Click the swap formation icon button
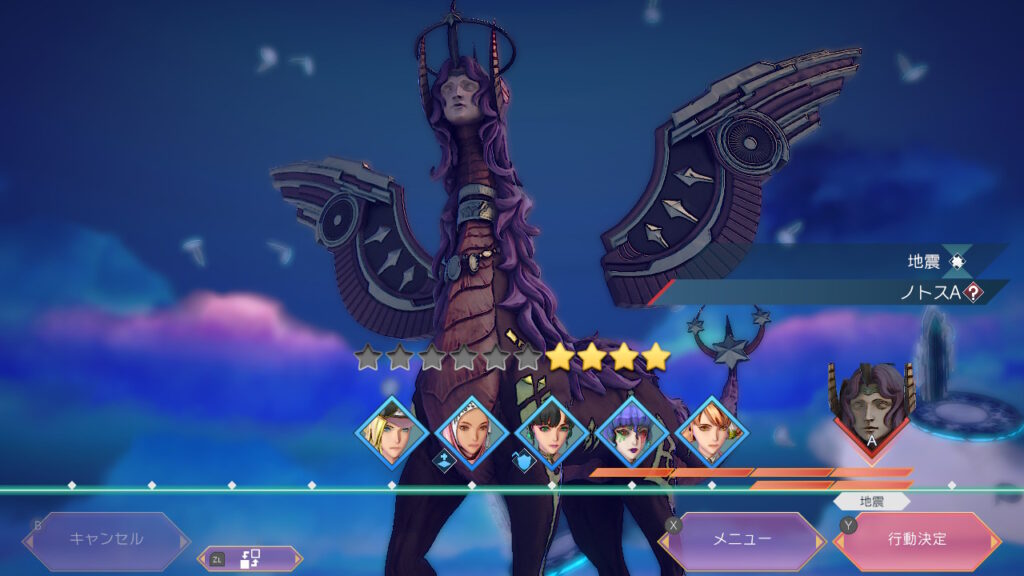Image resolution: width=1024 pixels, height=576 pixels. [250, 559]
